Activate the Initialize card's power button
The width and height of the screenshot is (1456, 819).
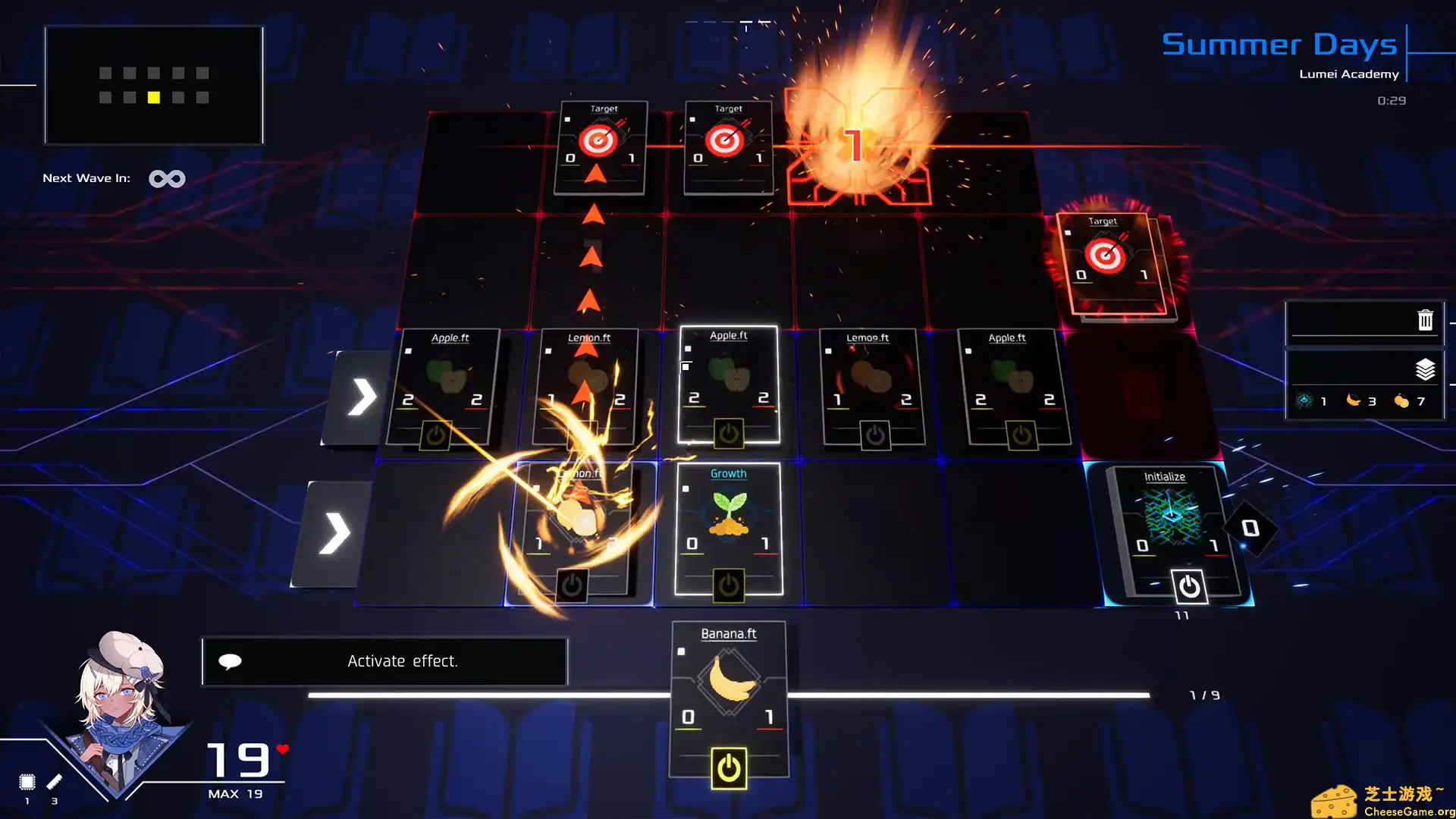tap(1188, 586)
